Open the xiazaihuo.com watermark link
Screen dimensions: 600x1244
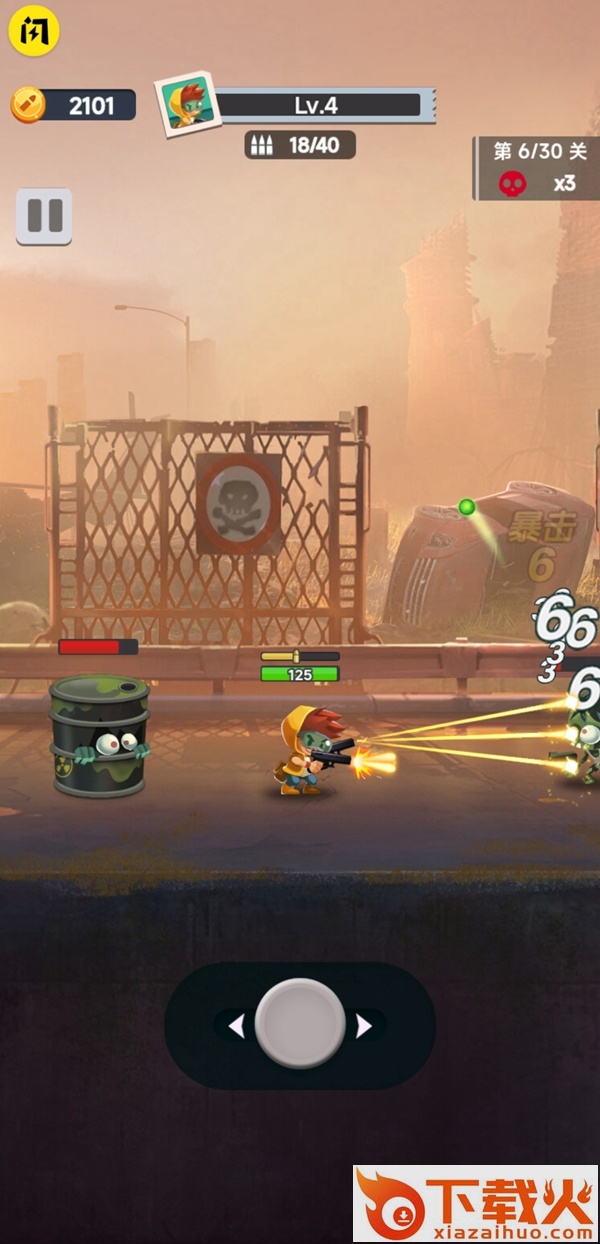pos(475,1204)
